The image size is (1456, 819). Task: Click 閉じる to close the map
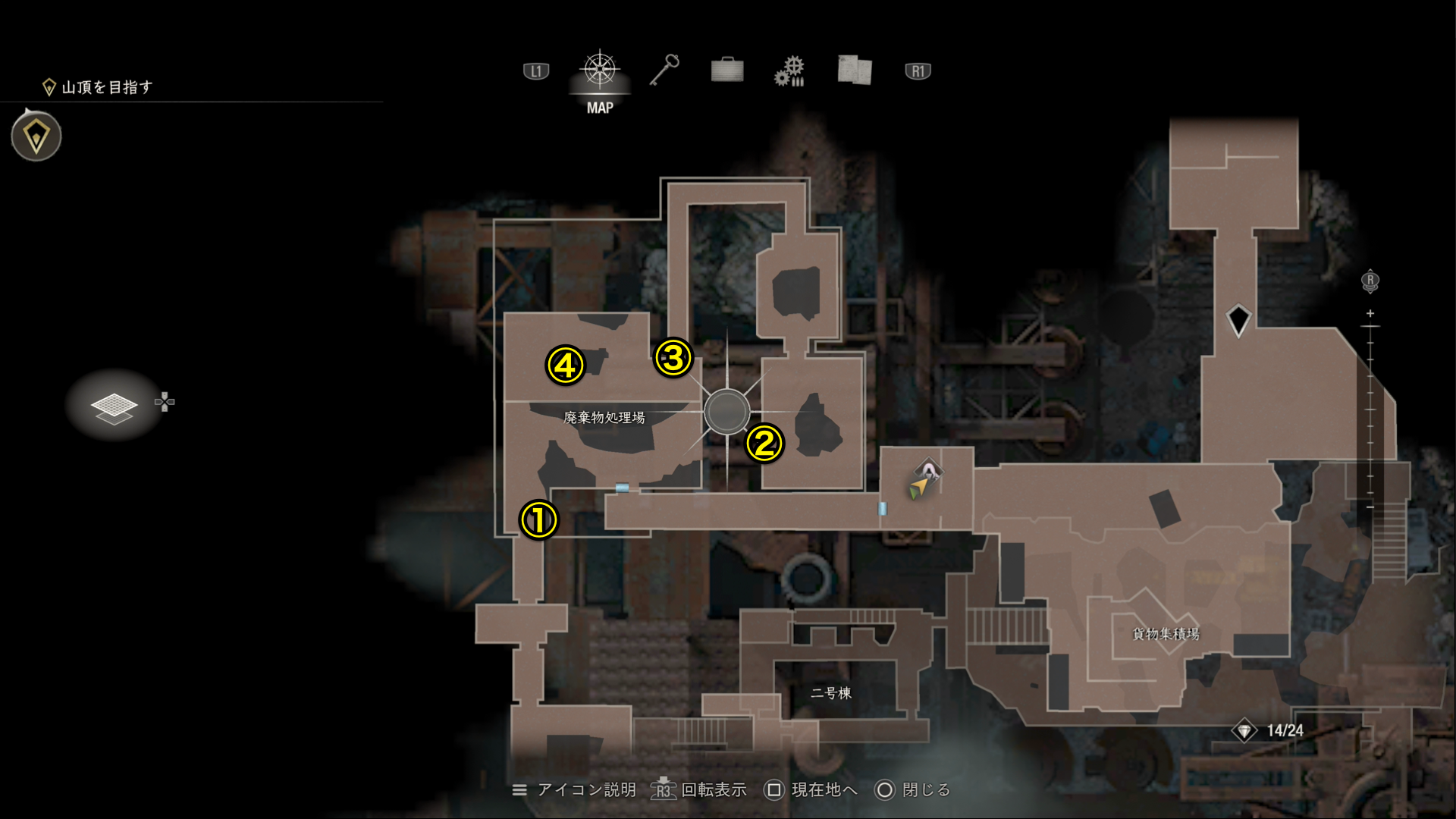click(x=925, y=790)
